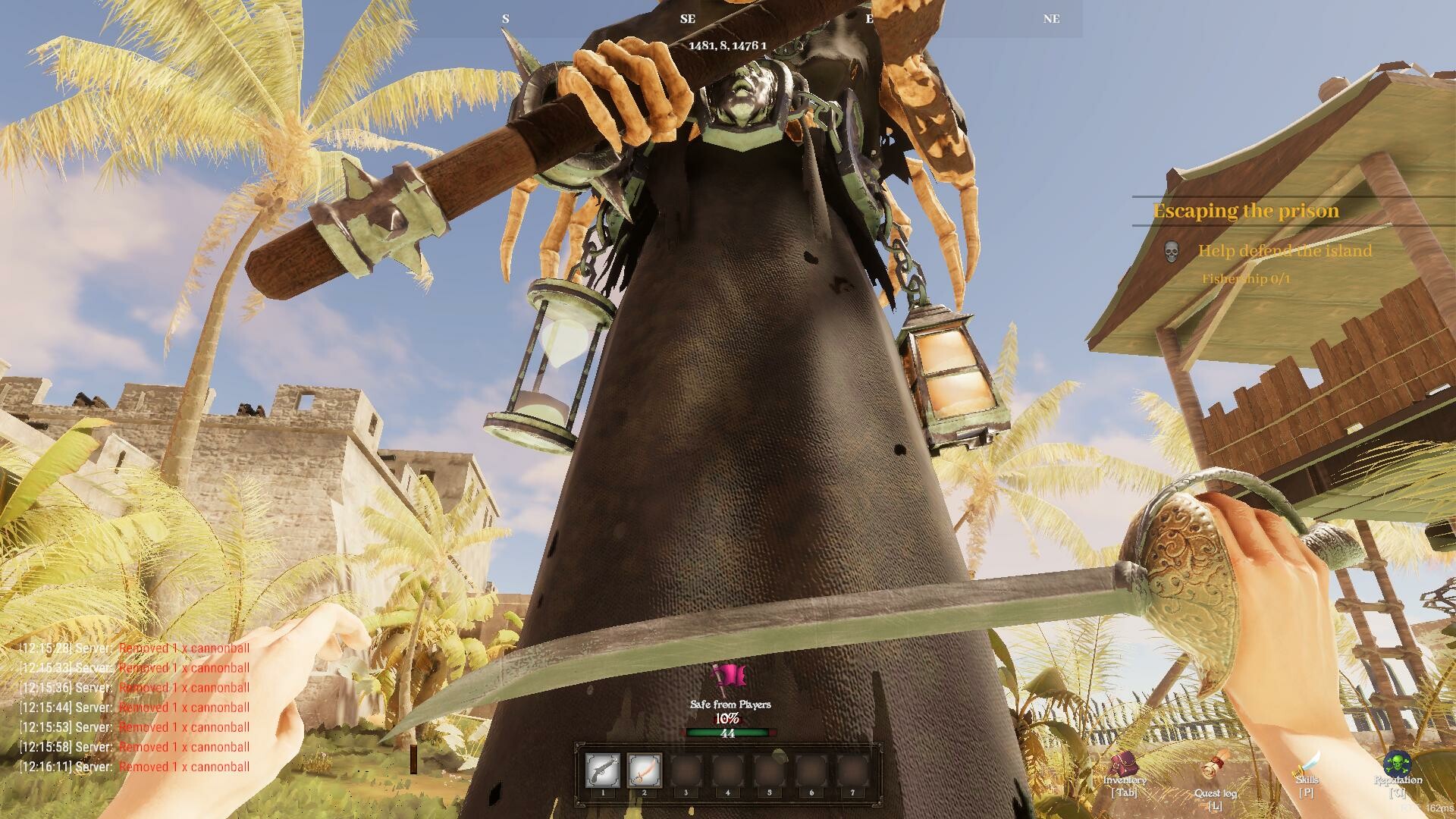
Task: Click the skull icon beside Help defend the island
Action: [x=1172, y=251]
